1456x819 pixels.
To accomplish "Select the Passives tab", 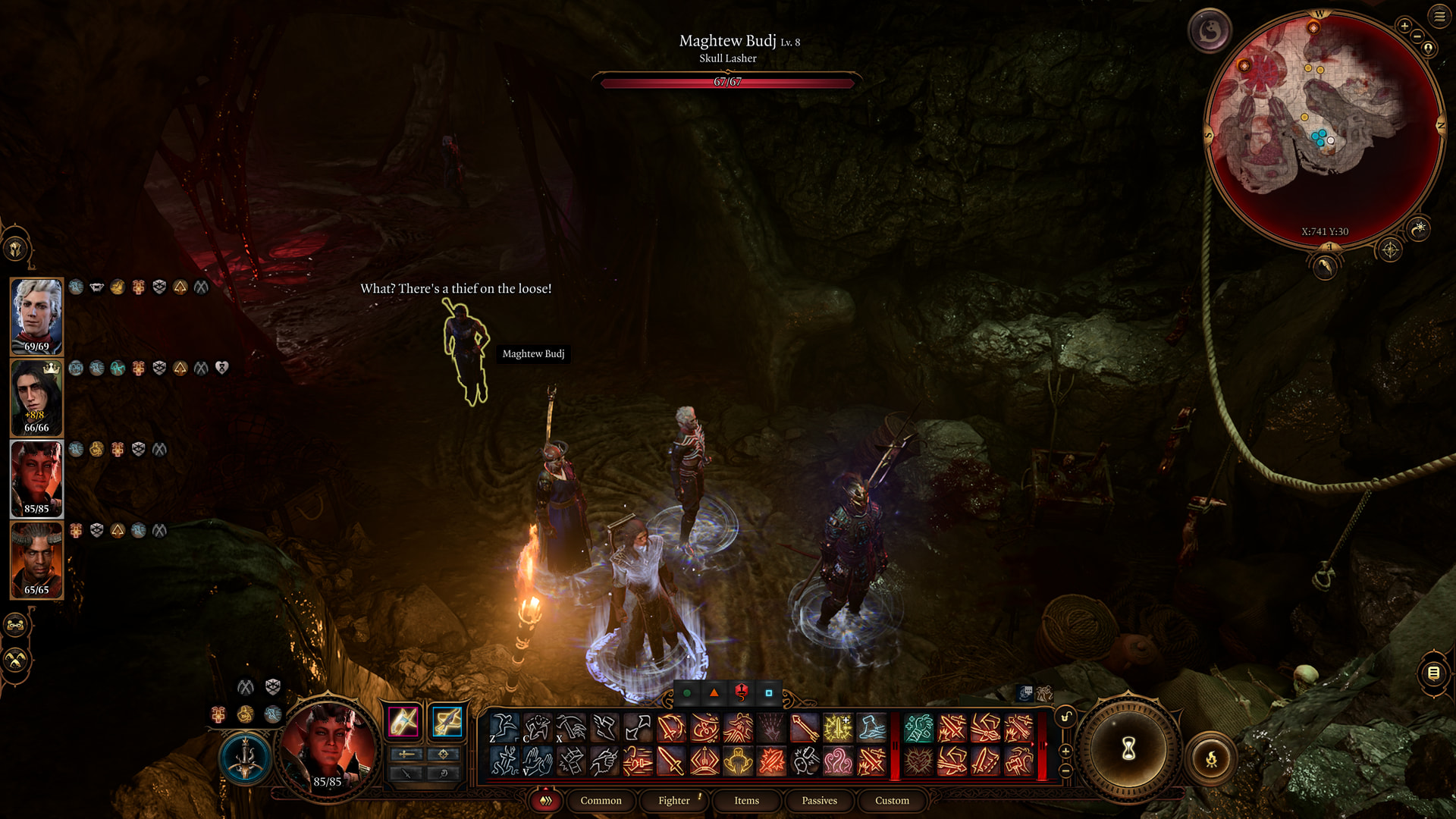I will (x=819, y=800).
